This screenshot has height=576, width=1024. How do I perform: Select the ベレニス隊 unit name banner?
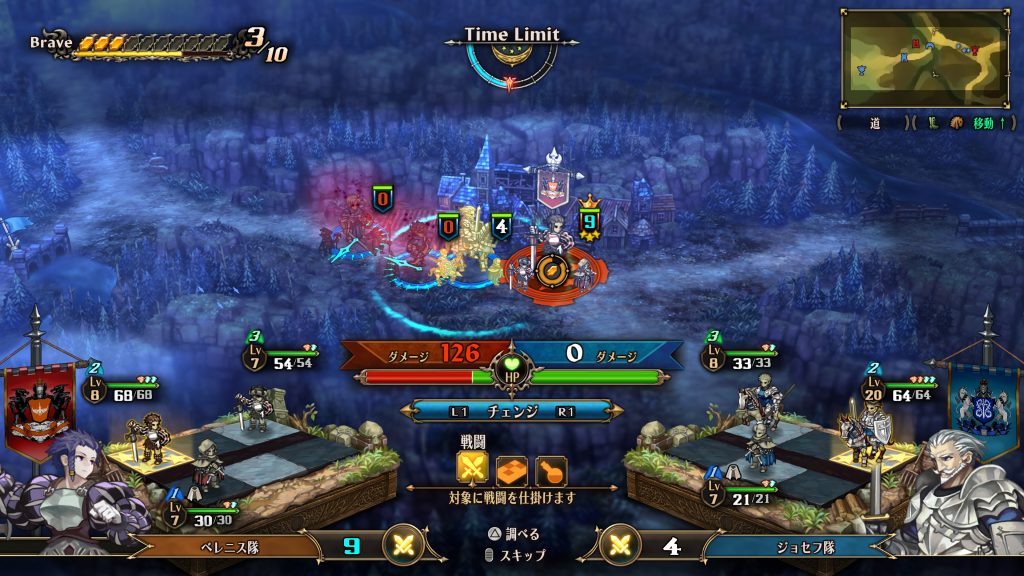pyautogui.click(x=228, y=546)
